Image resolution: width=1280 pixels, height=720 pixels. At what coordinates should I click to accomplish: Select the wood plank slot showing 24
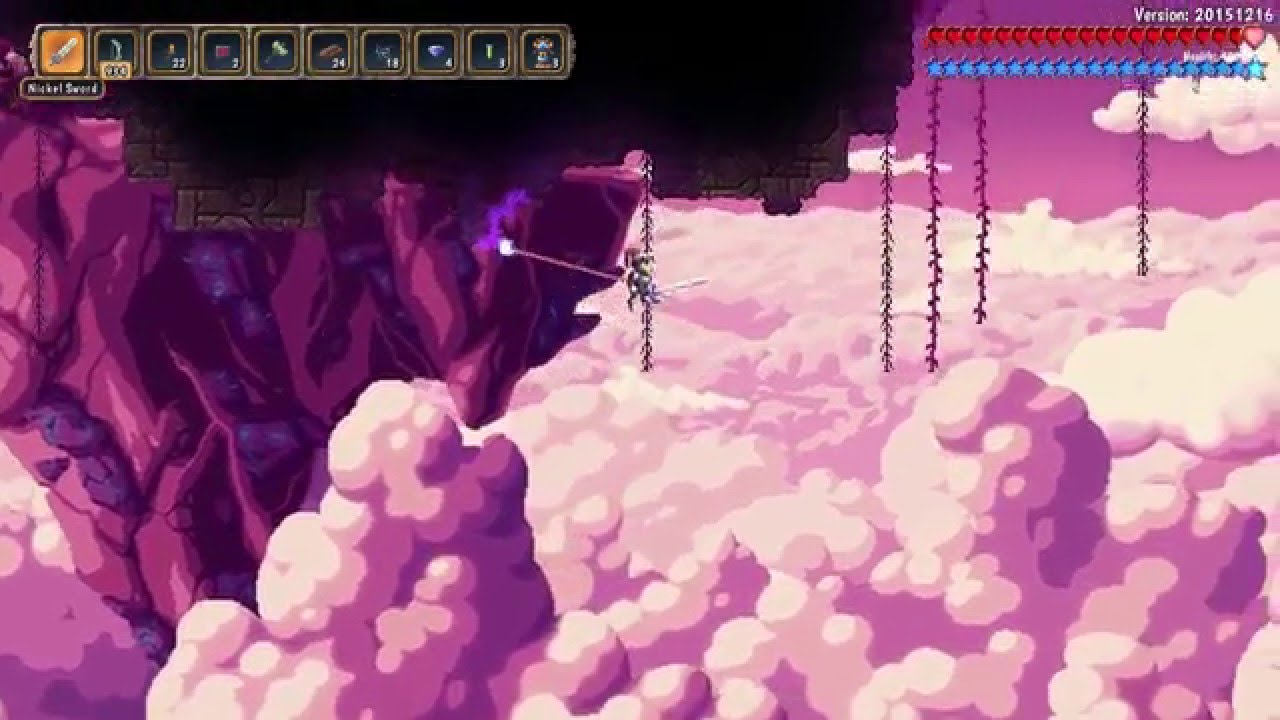(330, 51)
